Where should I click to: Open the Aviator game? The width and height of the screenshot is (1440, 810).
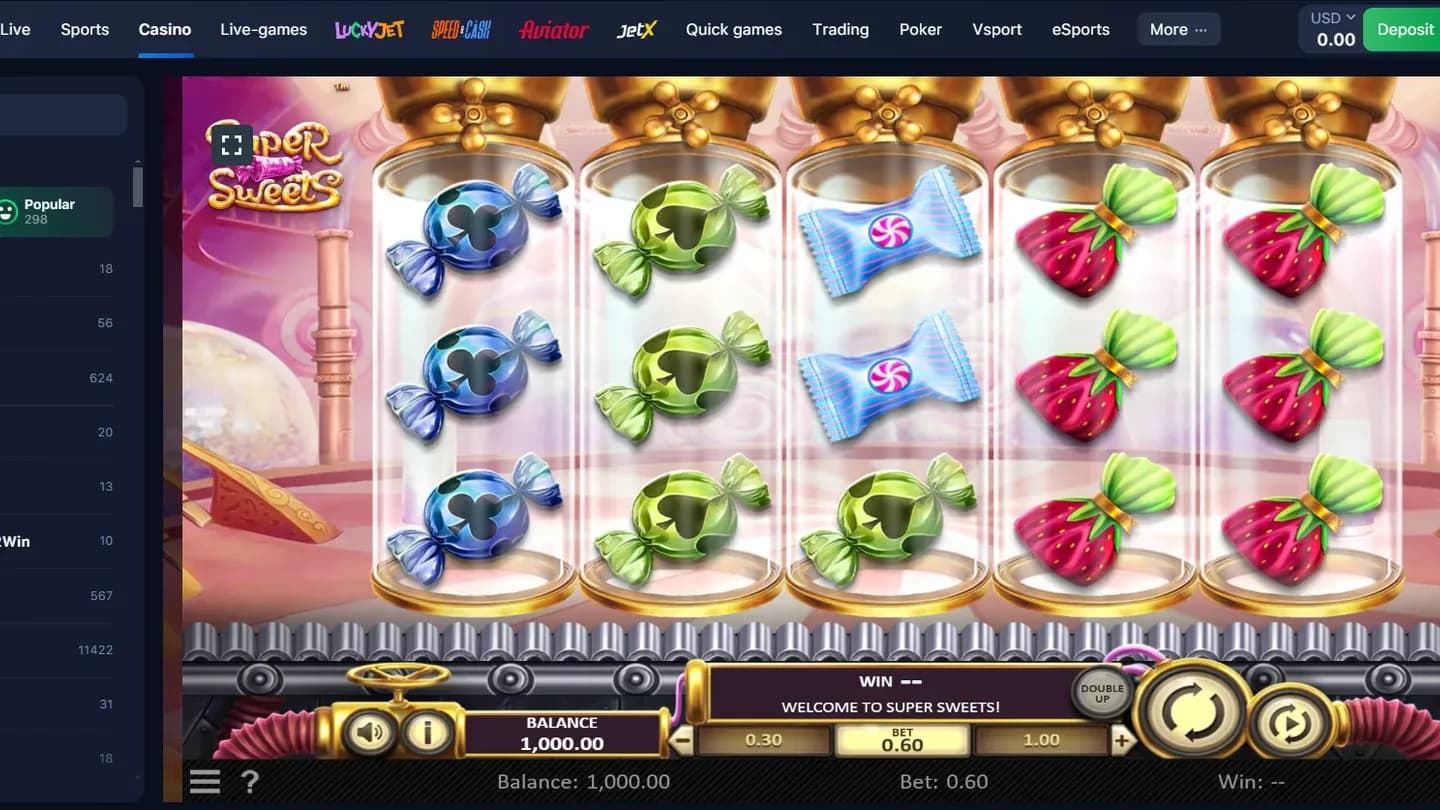point(553,29)
